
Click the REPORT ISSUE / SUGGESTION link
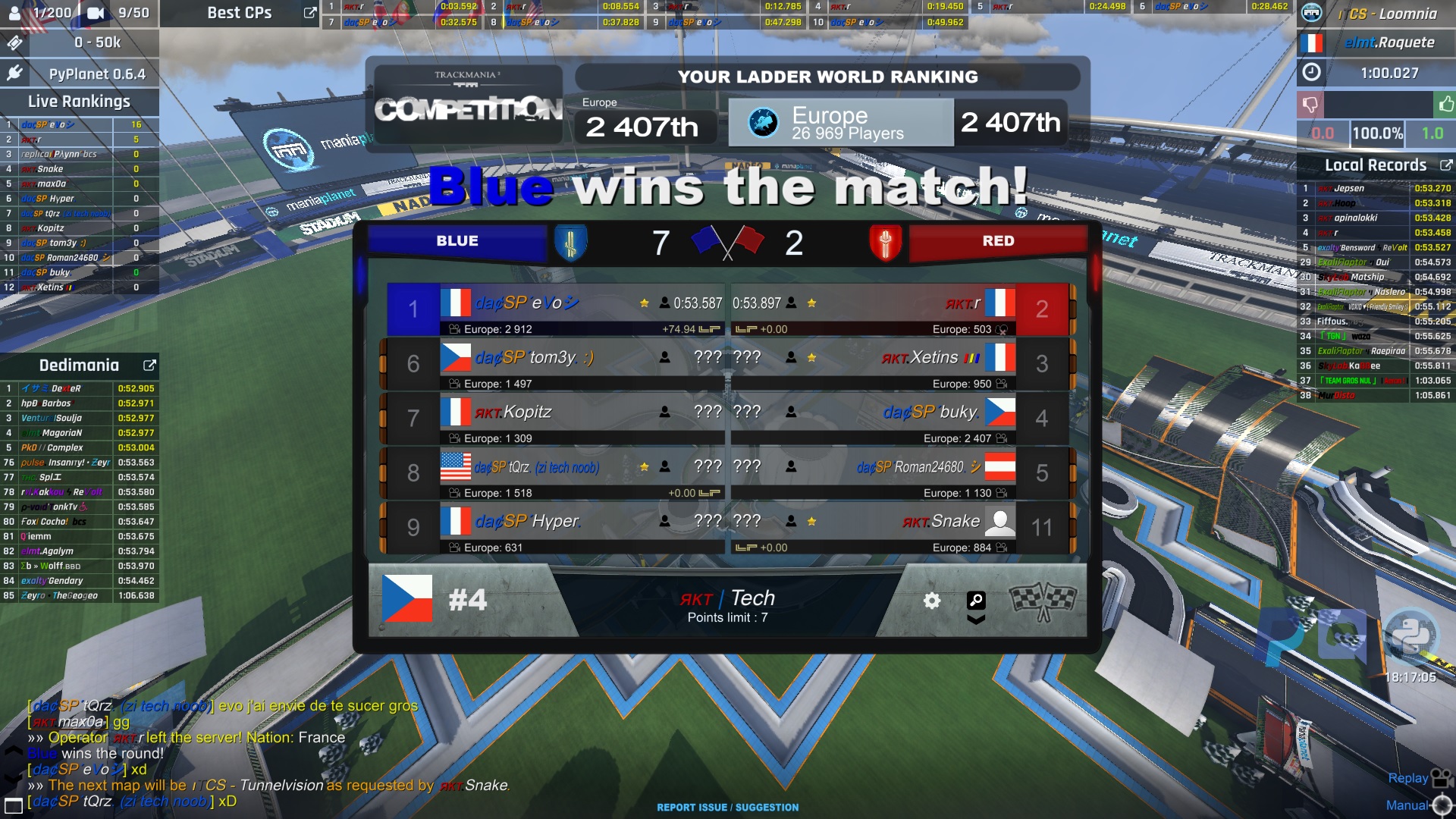(x=727, y=808)
